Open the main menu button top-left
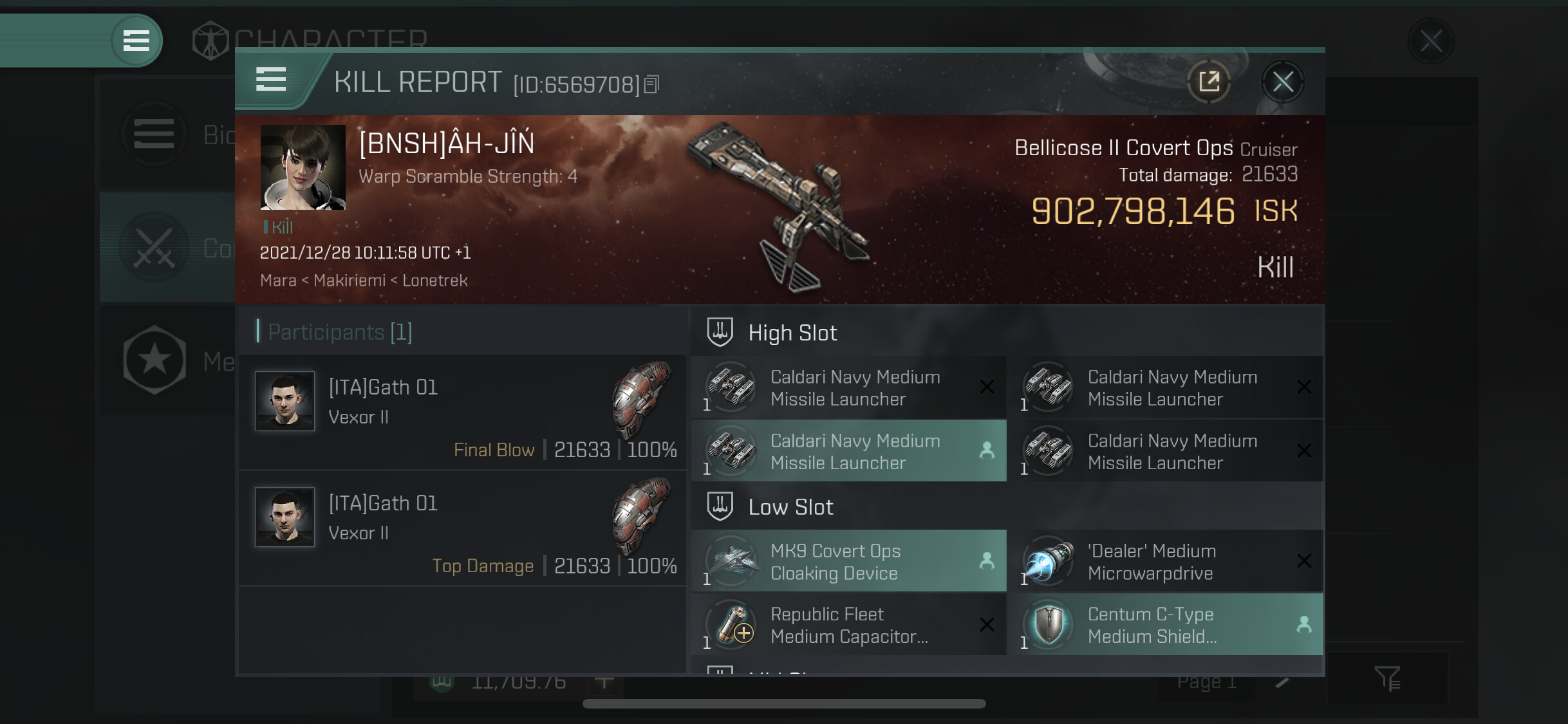 pyautogui.click(x=136, y=41)
